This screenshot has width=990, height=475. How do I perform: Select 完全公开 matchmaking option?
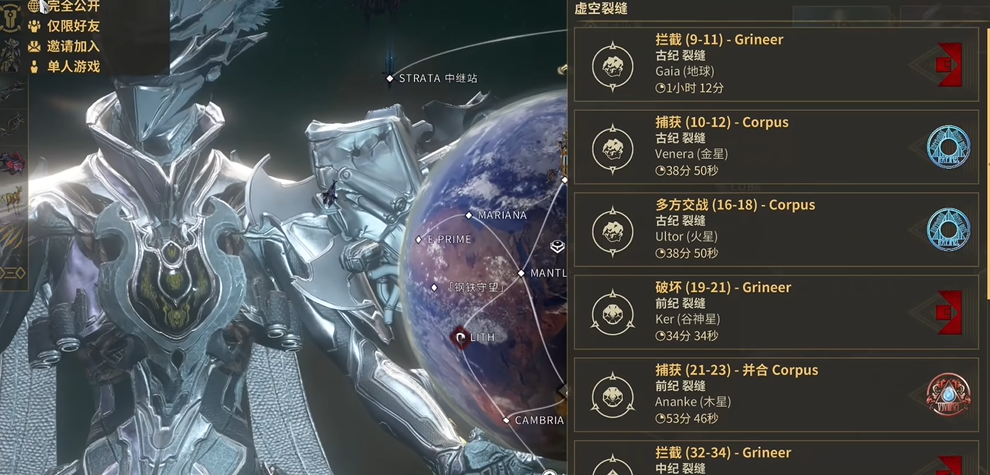72,7
